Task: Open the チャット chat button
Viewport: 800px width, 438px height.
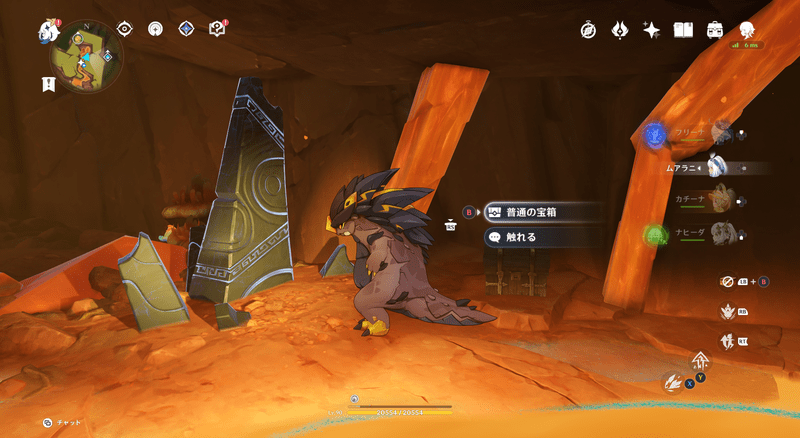Action: point(63,423)
